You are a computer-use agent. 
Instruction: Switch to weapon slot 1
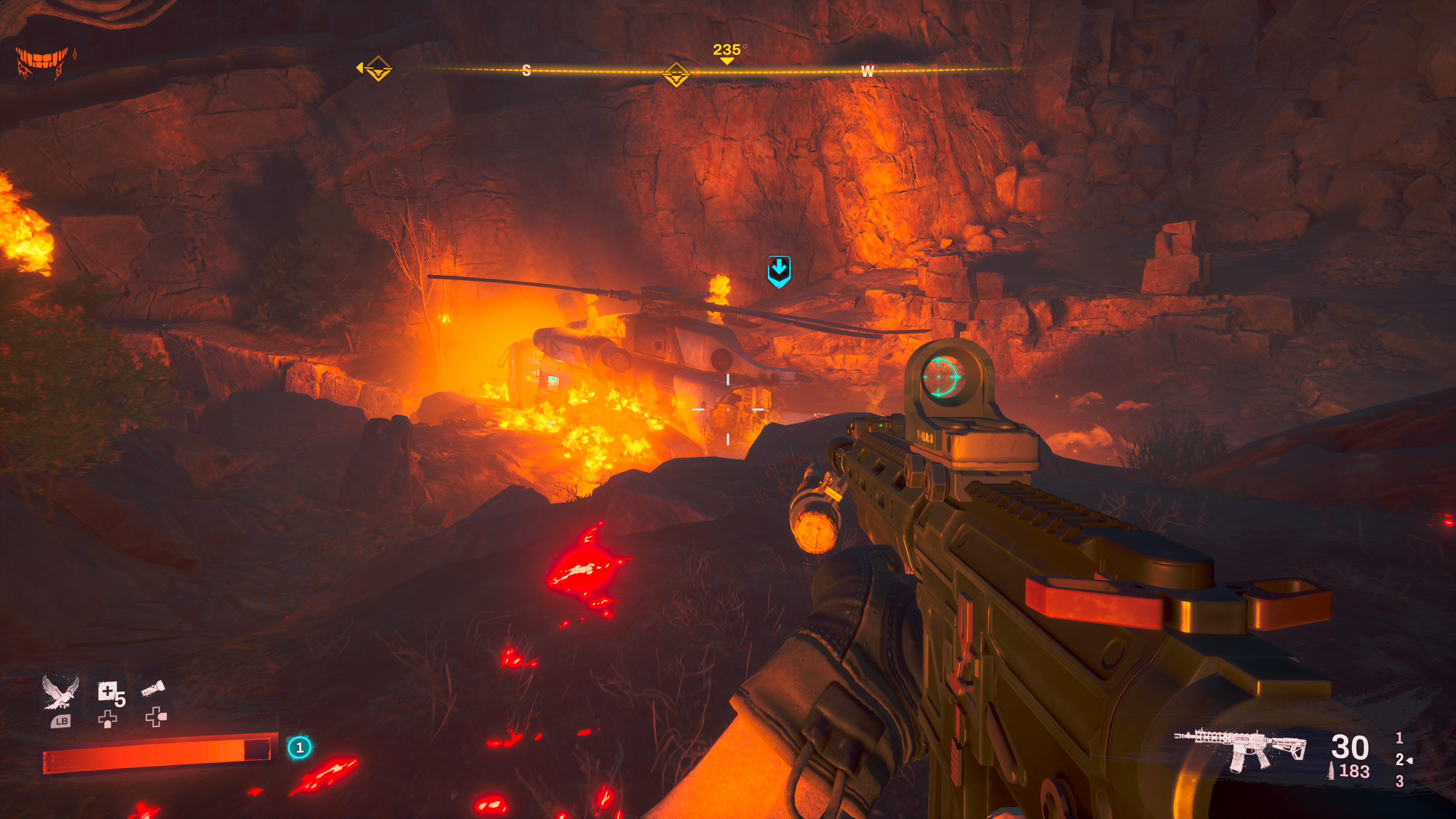[1399, 737]
